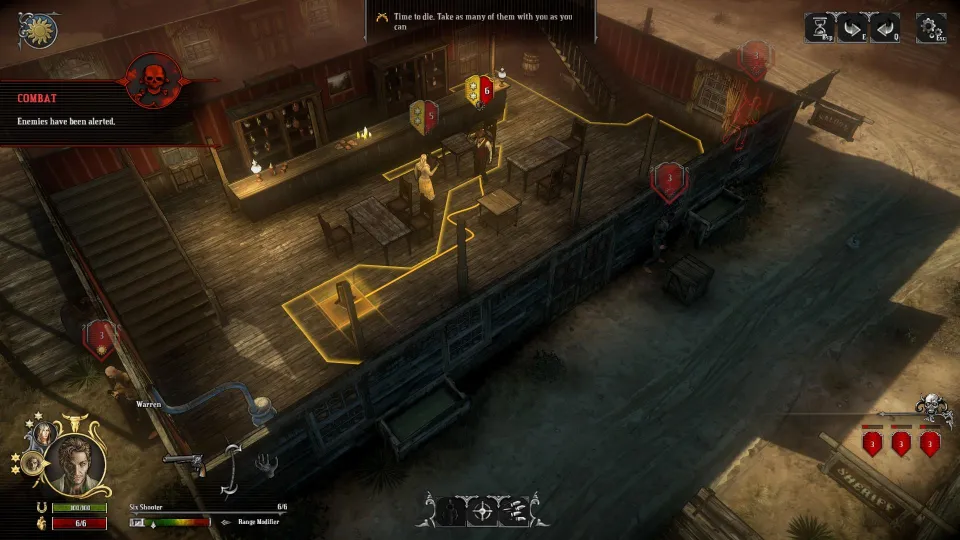This screenshot has width=960, height=540.
Task: Activate the open hand action
Action: tap(266, 463)
